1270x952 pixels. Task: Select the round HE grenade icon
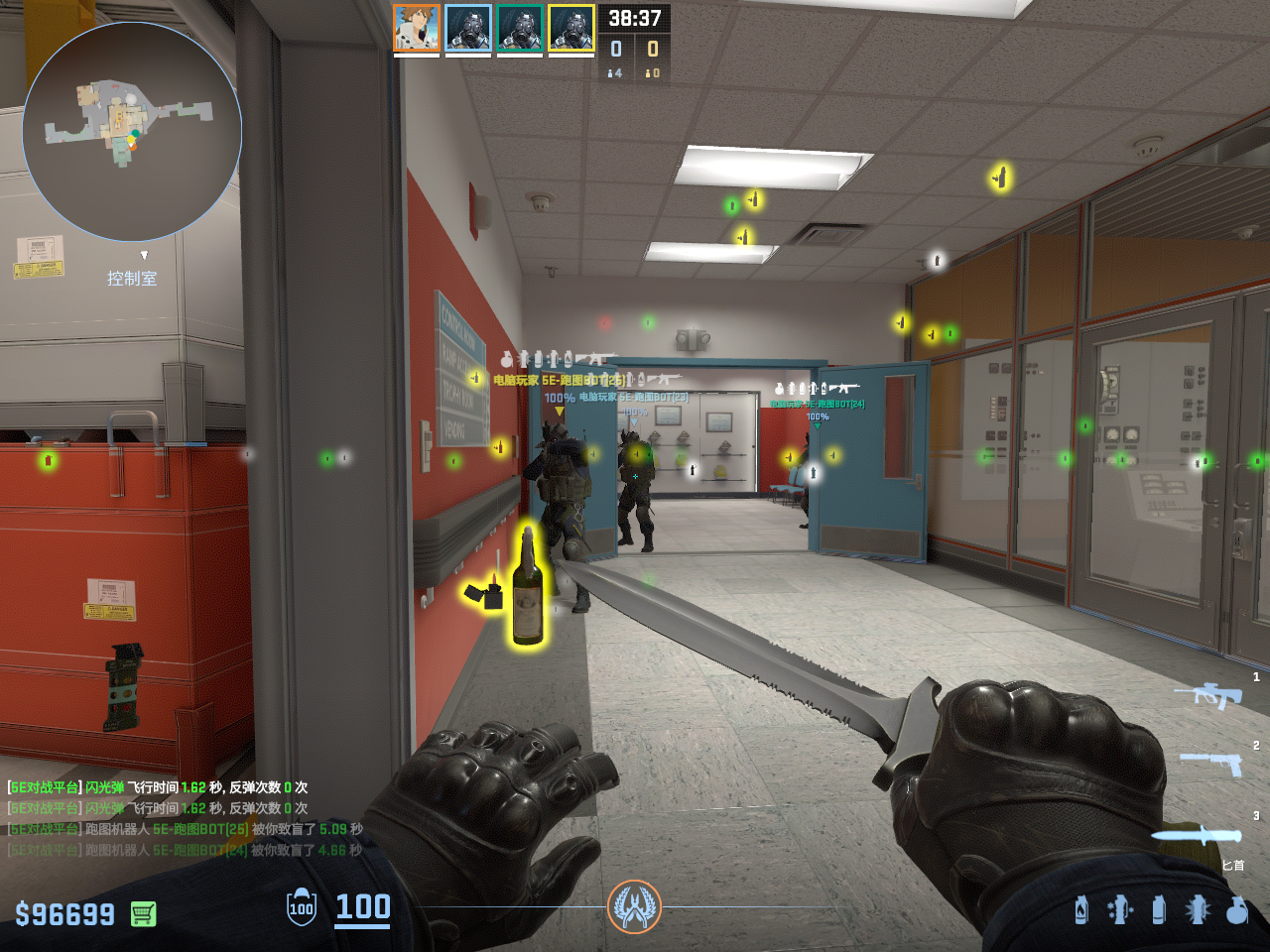click(x=1236, y=908)
